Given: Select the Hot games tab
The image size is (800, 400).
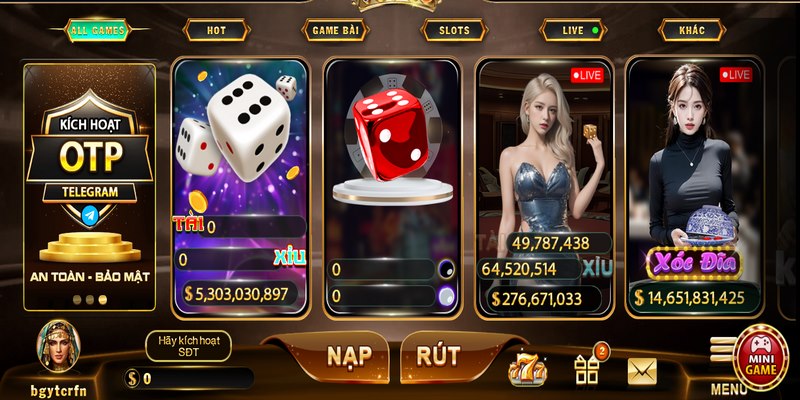Looking at the screenshot, I should (x=216, y=30).
